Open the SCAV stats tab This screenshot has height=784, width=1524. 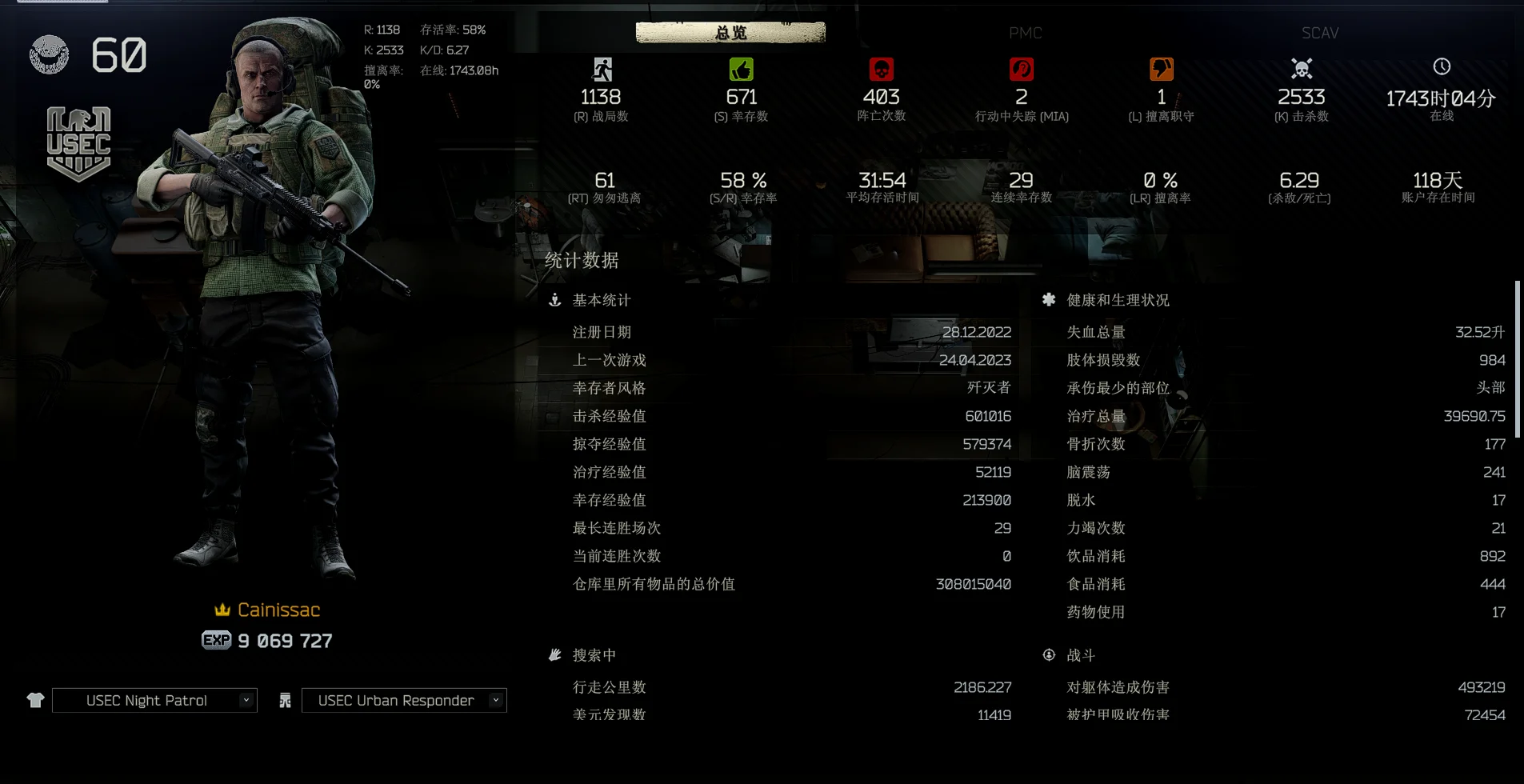tap(1319, 33)
